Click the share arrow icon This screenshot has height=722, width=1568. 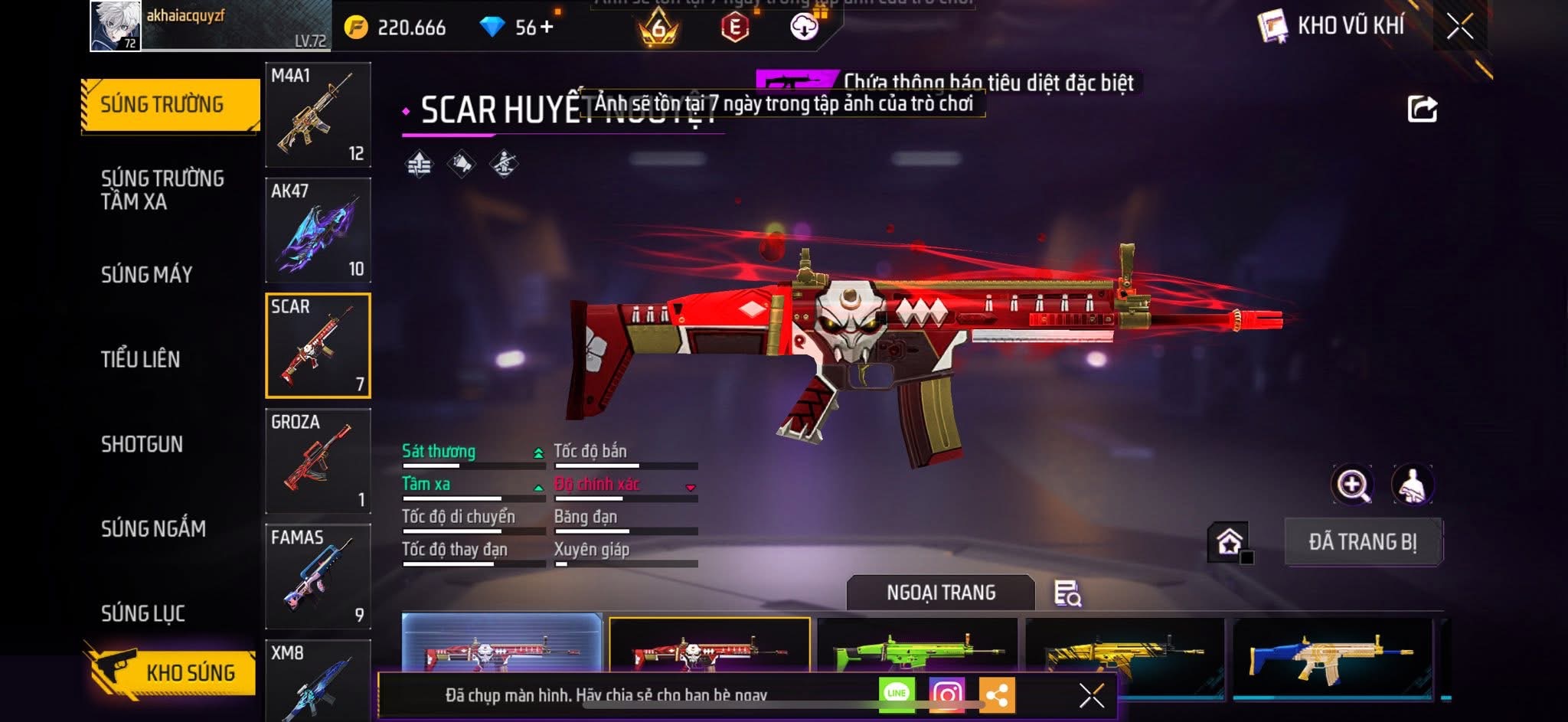click(1422, 109)
